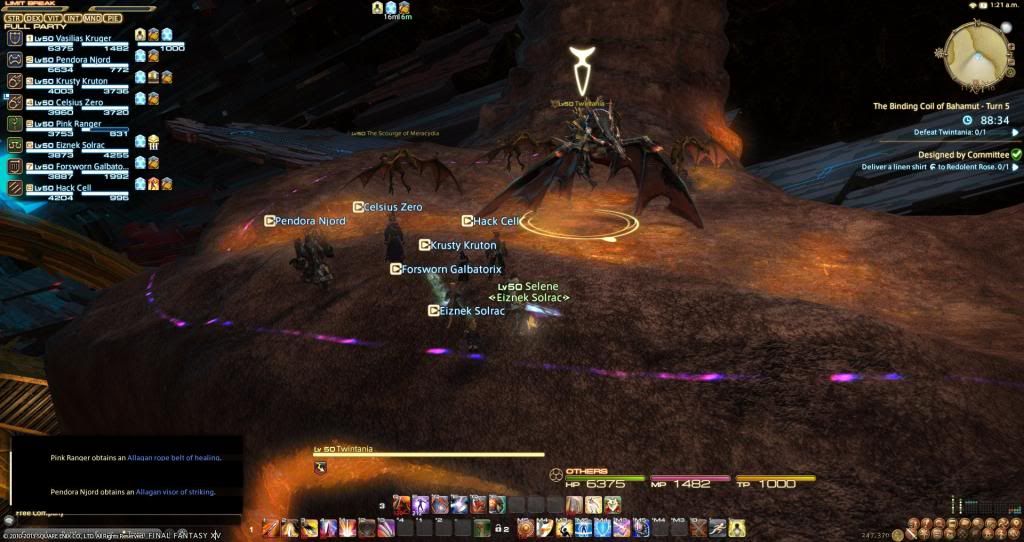This screenshot has width=1024, height=542.
Task: Select the MND attribute button
Action: (92, 17)
